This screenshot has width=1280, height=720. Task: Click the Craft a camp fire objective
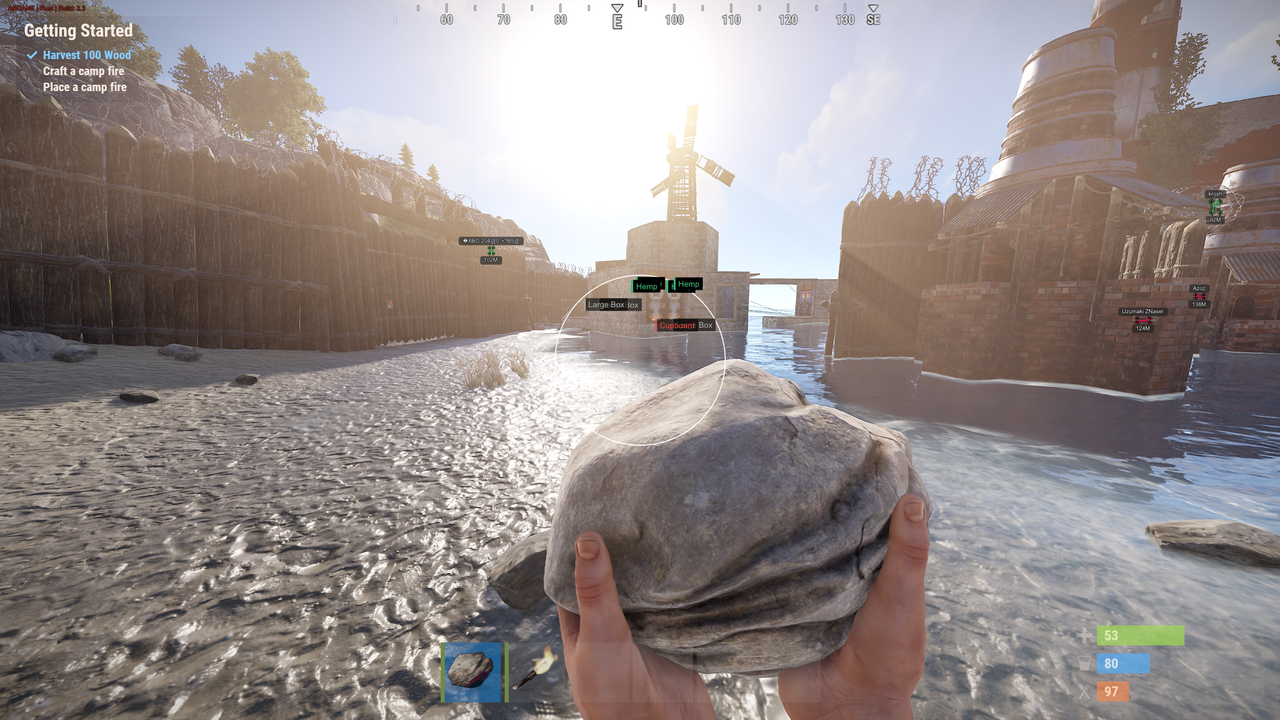[x=84, y=71]
